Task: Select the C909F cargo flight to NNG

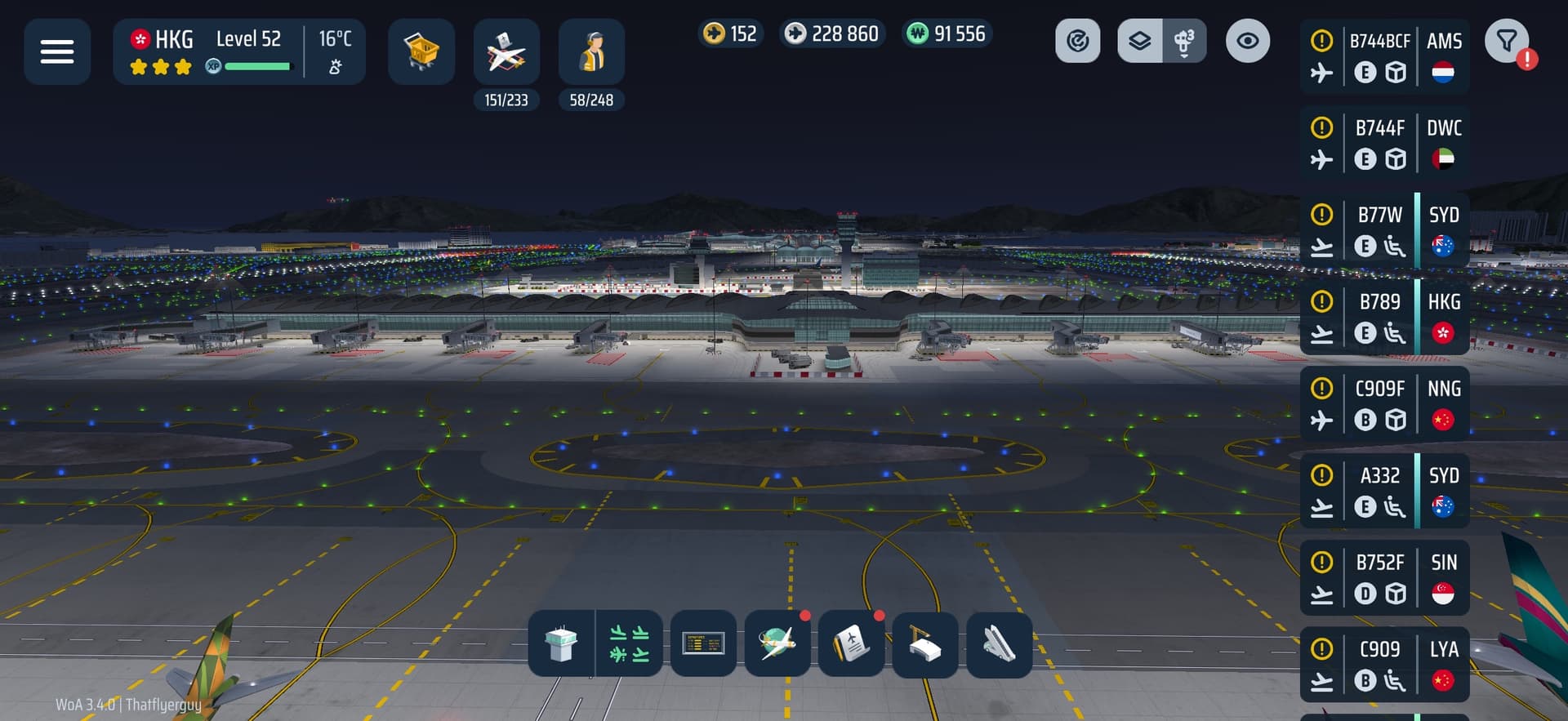Action: [1384, 404]
